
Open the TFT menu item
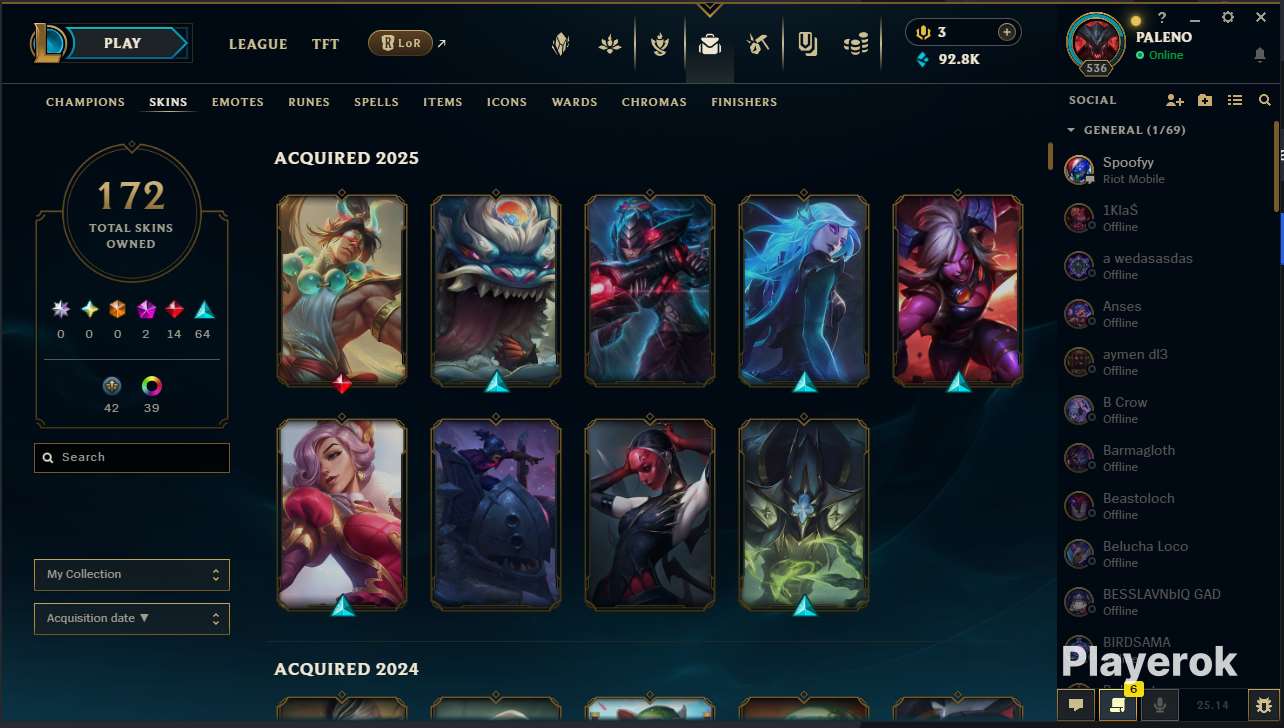tap(325, 44)
